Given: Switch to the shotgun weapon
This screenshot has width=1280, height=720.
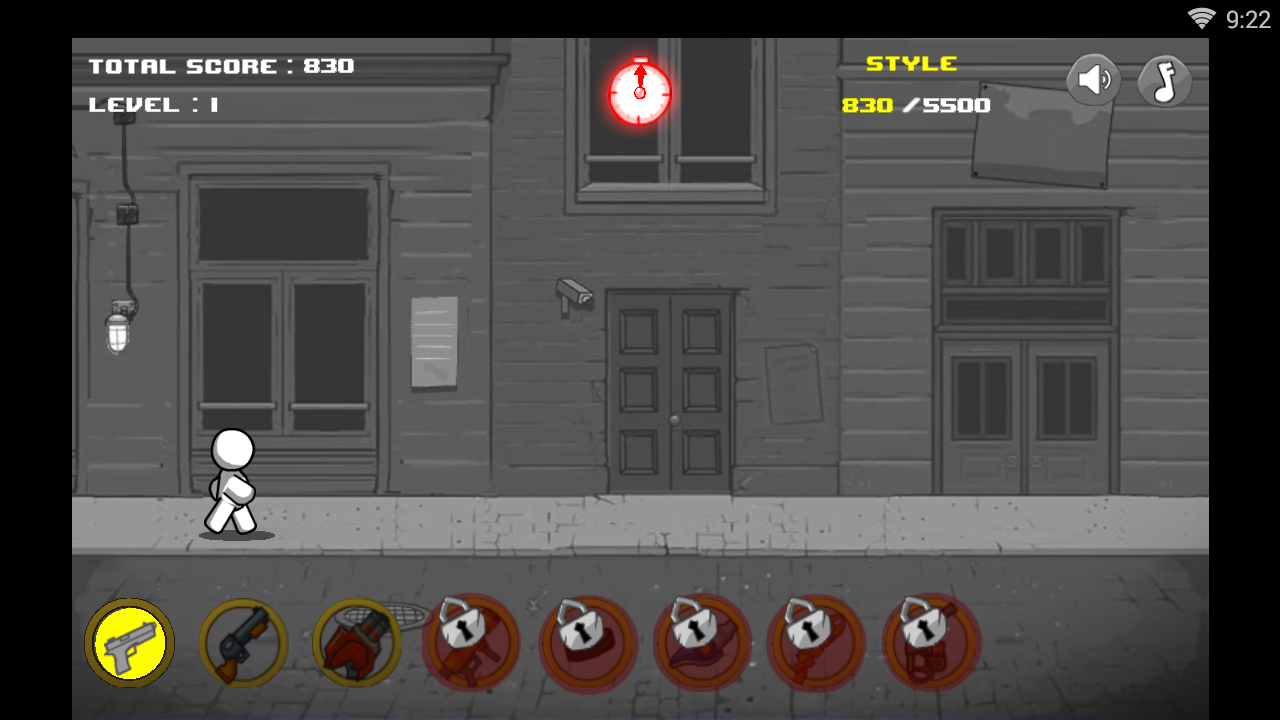Looking at the screenshot, I should coord(243,642).
